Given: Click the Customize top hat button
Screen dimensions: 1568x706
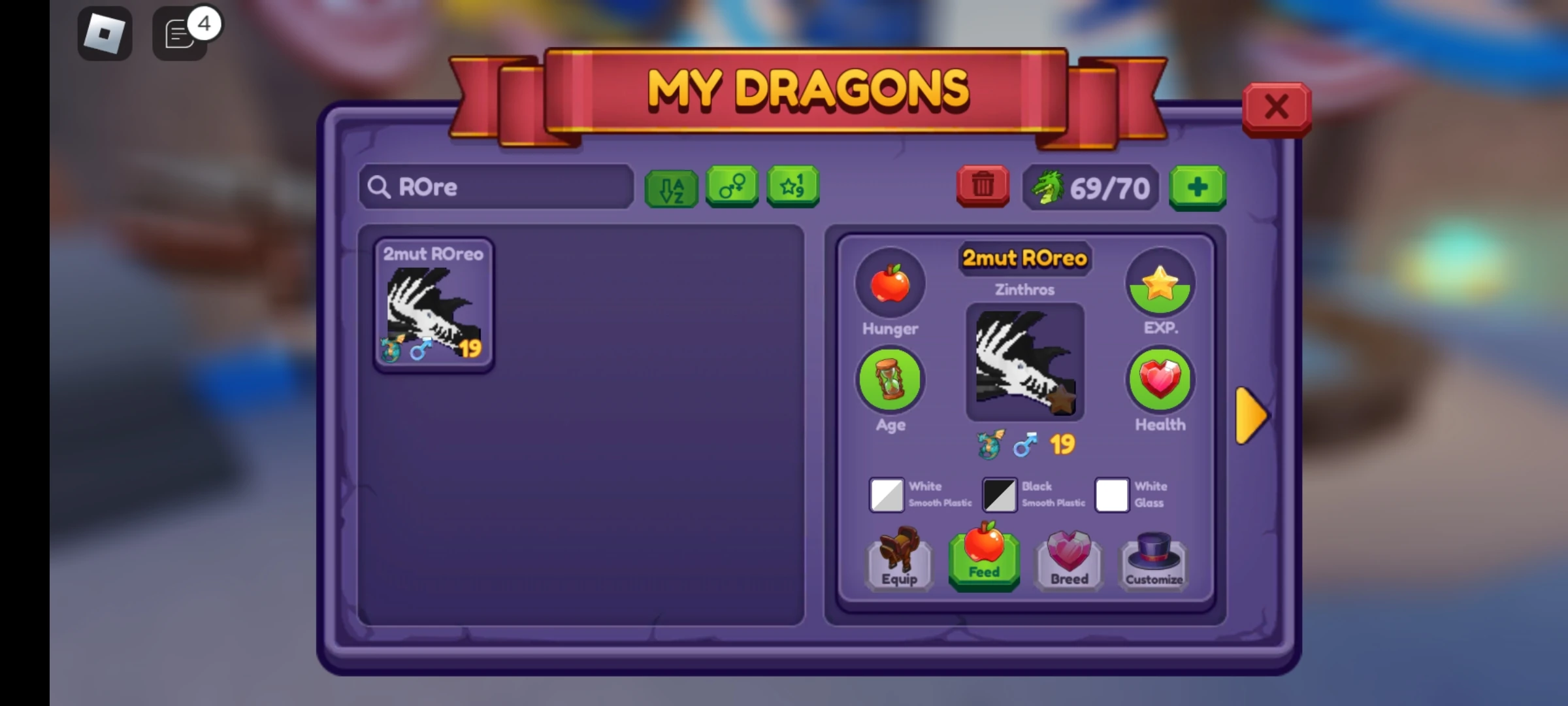Looking at the screenshot, I should pos(1152,562).
